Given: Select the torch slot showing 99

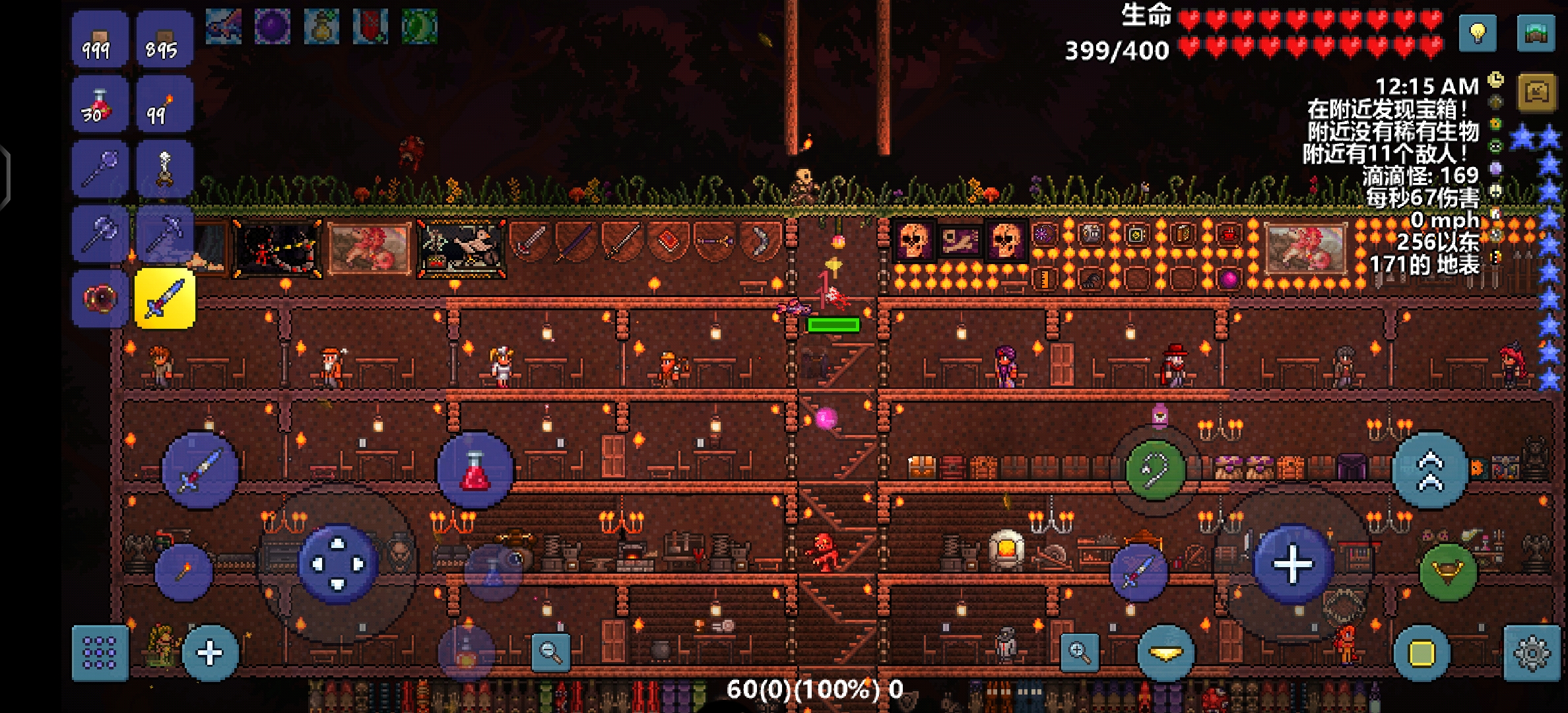Looking at the screenshot, I should tap(164, 106).
